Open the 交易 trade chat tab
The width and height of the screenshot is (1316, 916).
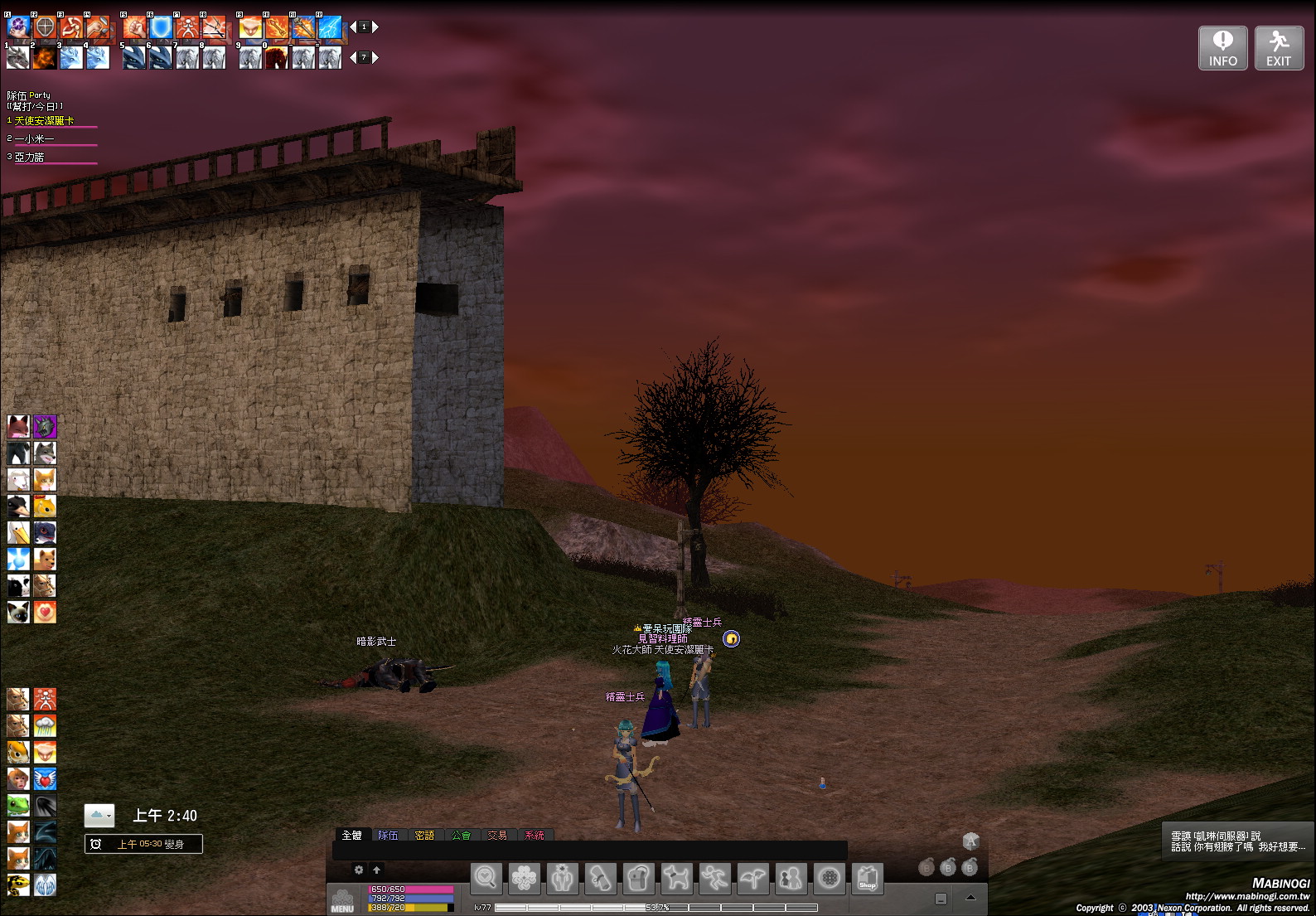pyautogui.click(x=497, y=835)
